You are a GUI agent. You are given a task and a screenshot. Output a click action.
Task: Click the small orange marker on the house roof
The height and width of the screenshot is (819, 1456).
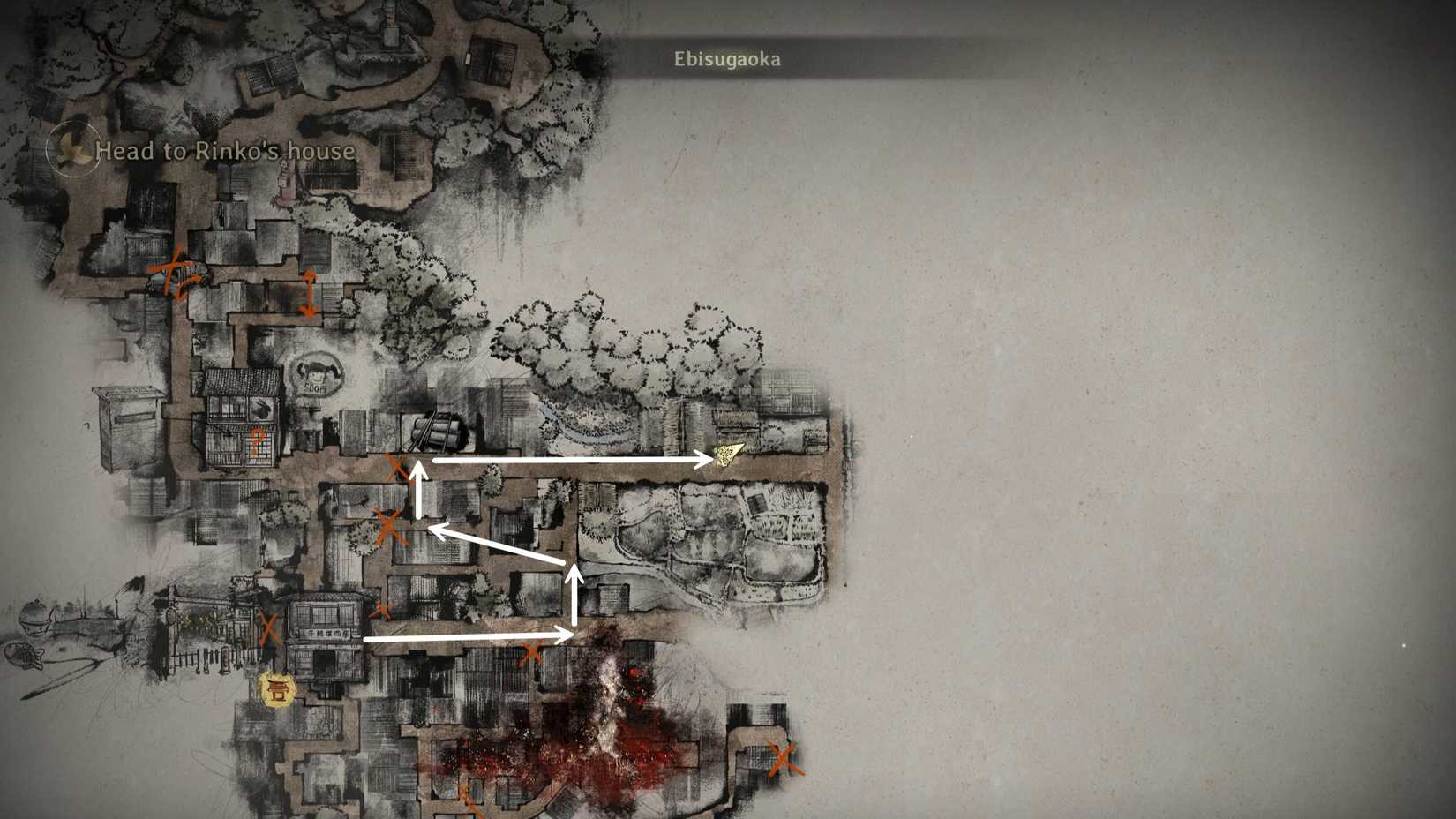coord(256,440)
